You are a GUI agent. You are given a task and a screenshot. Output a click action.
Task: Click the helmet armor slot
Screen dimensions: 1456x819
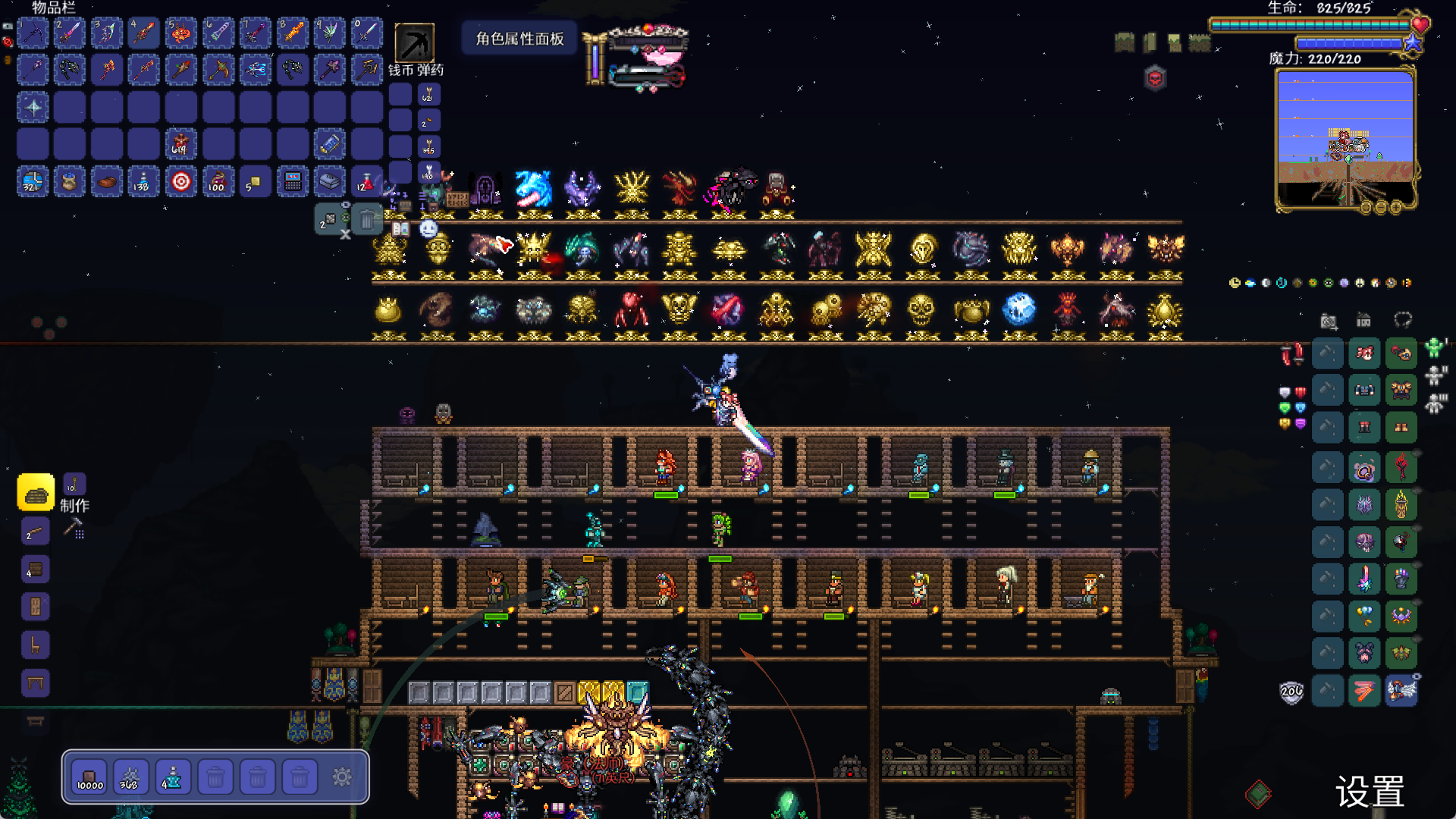pyautogui.click(x=1401, y=353)
